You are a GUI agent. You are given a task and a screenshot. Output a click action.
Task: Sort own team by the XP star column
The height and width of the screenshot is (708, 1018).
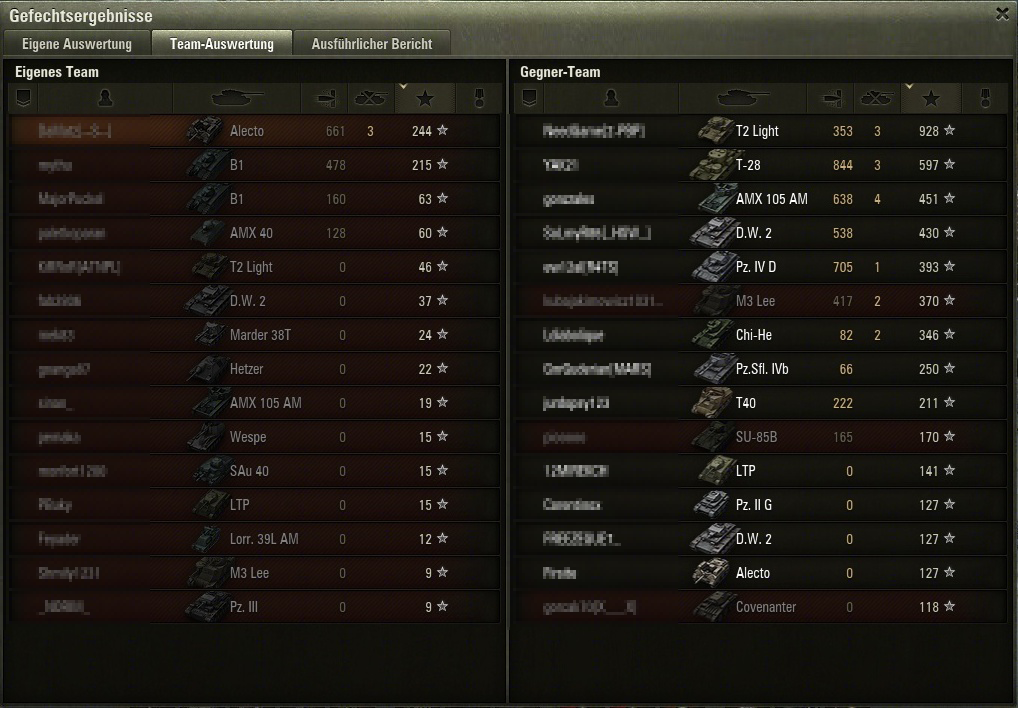click(425, 98)
